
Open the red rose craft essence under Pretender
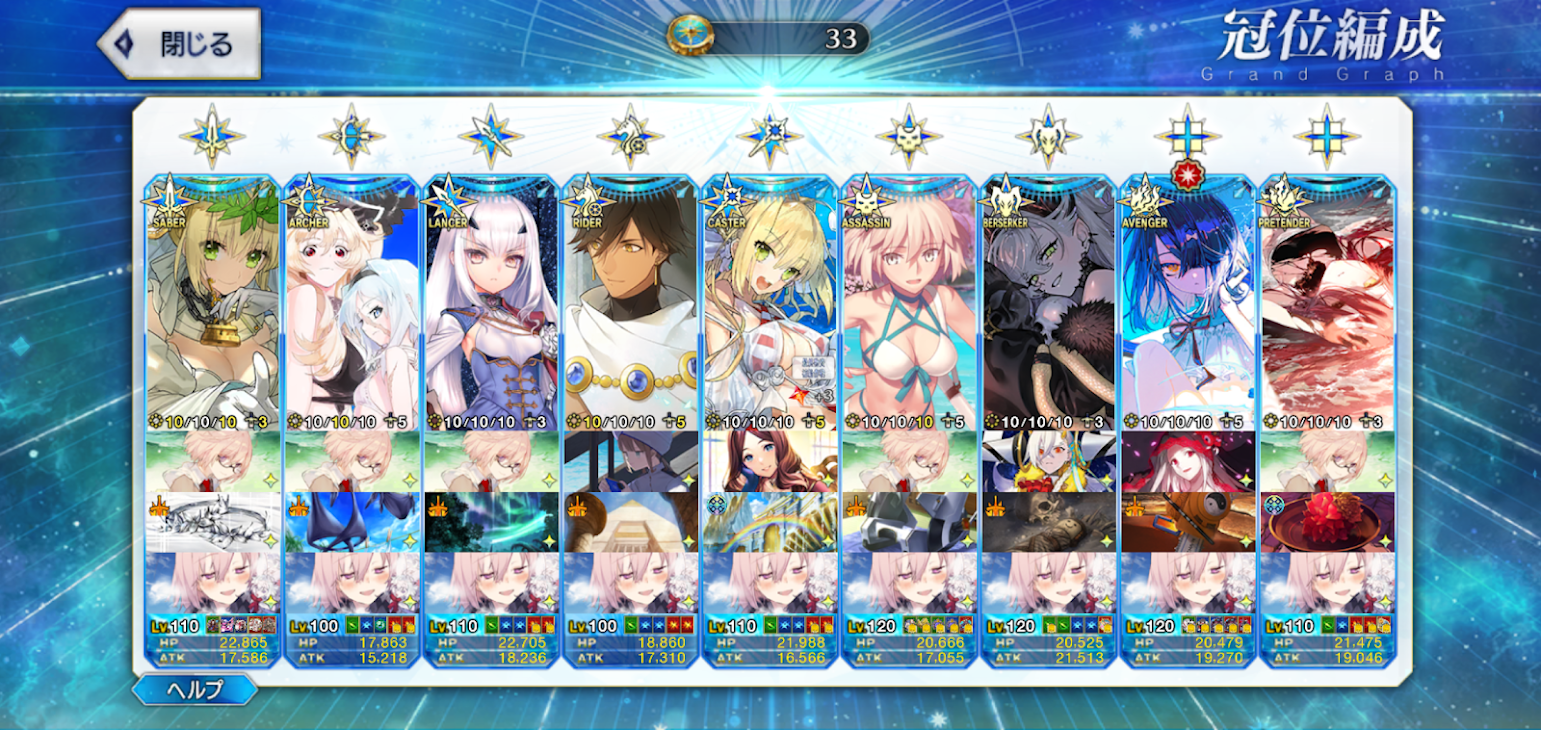point(1326,522)
